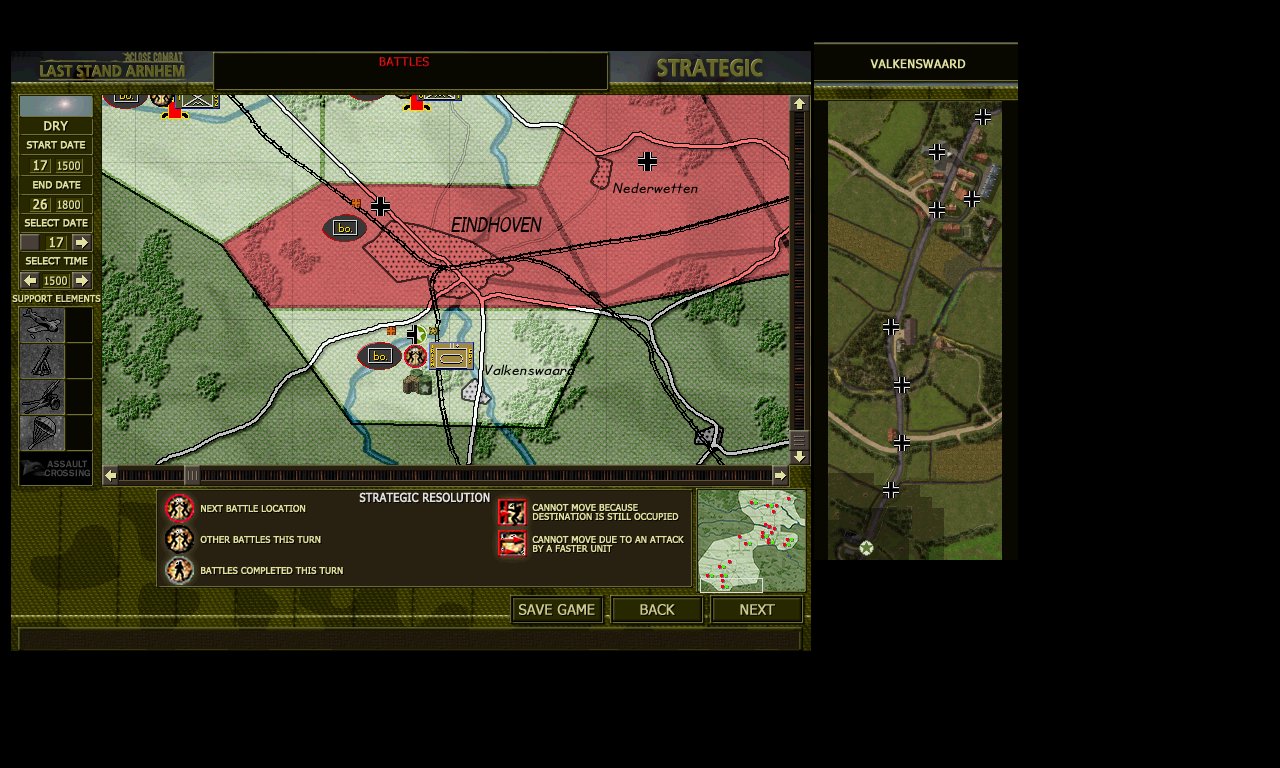Click the Select Time forward arrow

click(x=81, y=280)
